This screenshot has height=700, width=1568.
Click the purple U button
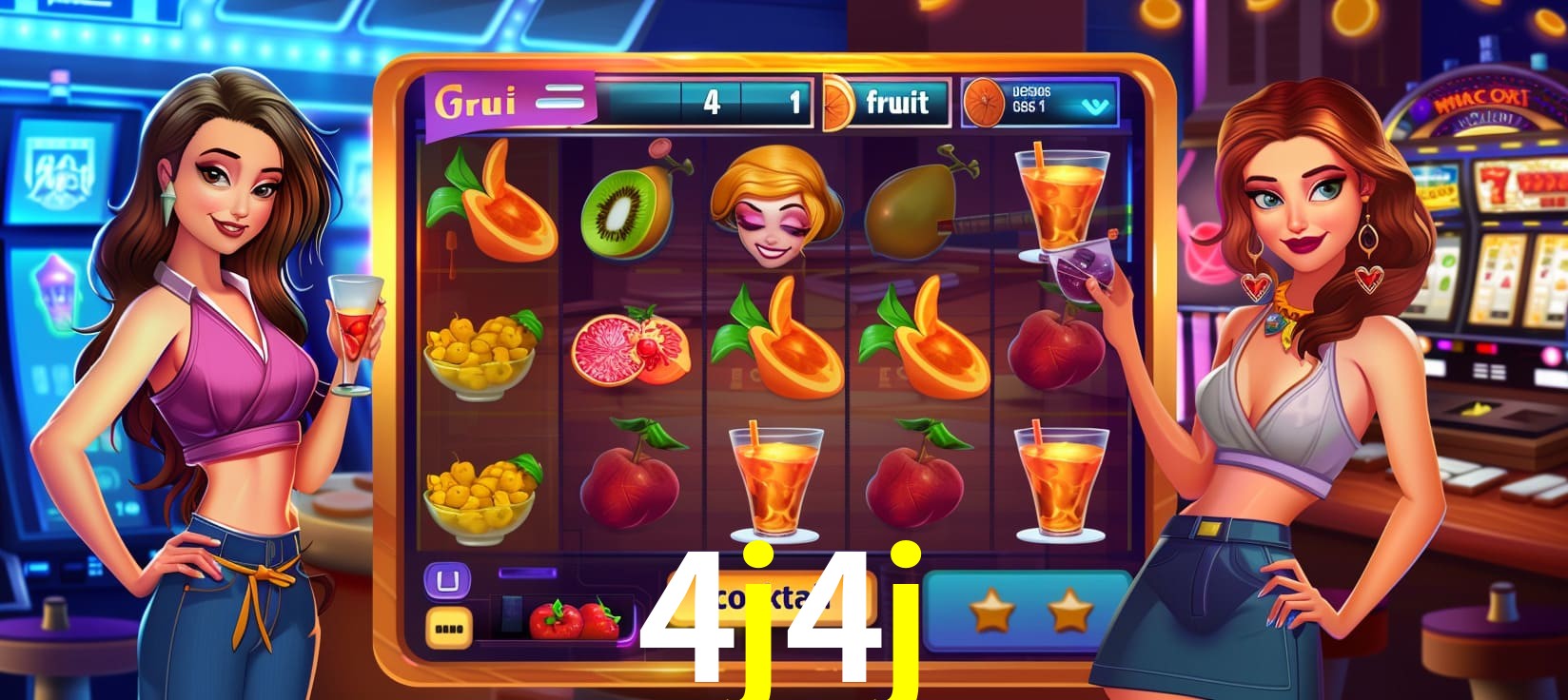(445, 579)
